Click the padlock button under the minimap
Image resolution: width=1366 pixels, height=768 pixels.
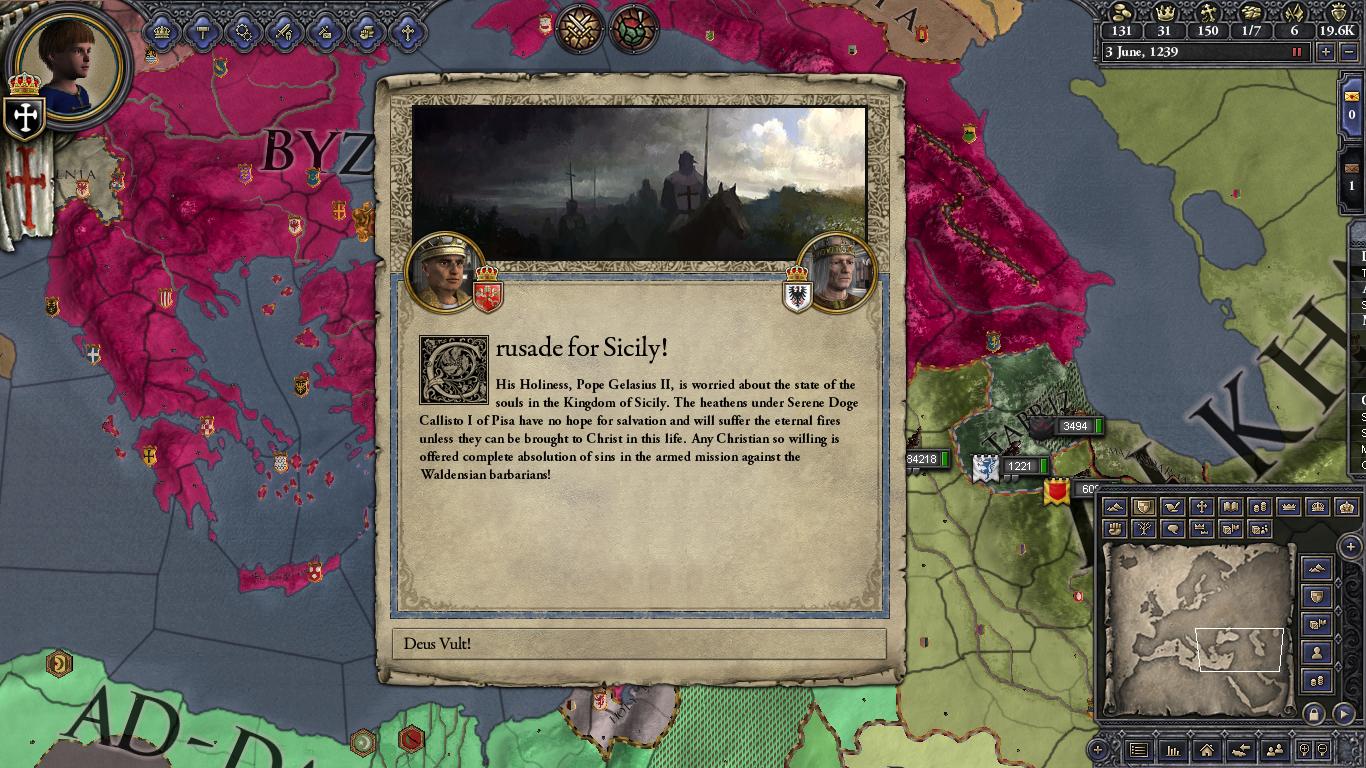tap(1314, 714)
